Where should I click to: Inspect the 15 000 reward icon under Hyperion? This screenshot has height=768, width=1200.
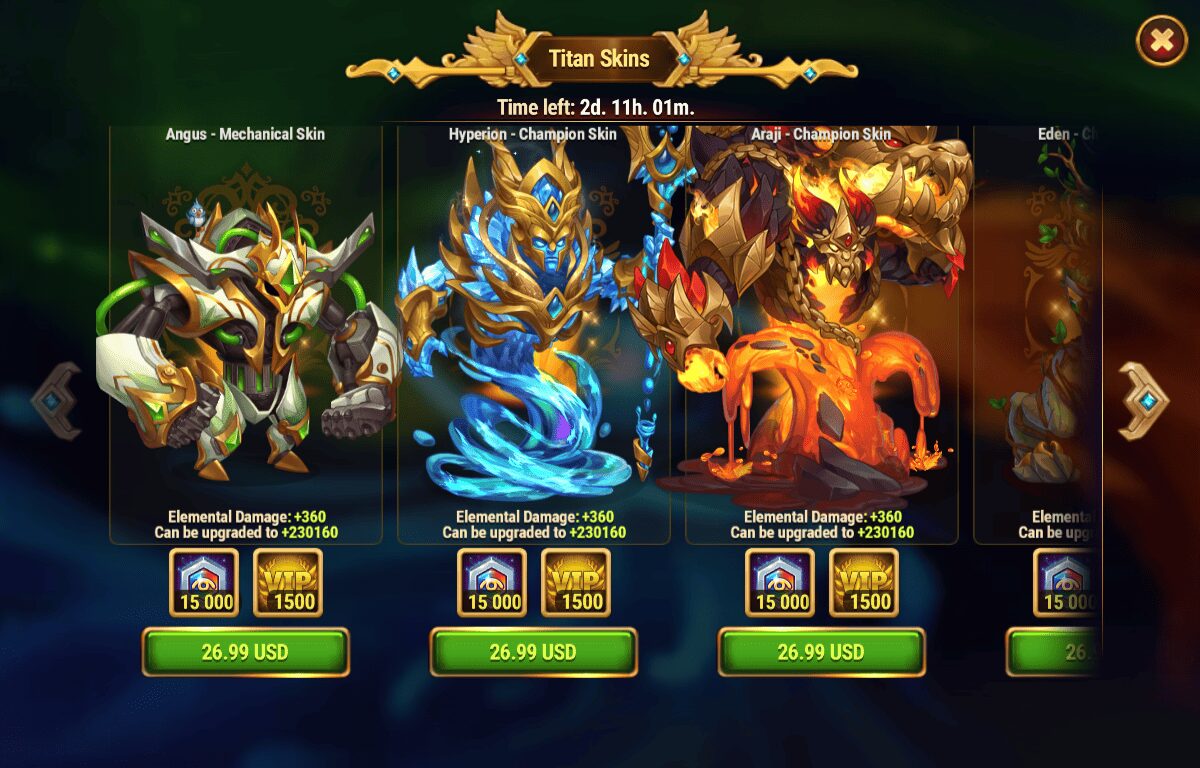(492, 582)
